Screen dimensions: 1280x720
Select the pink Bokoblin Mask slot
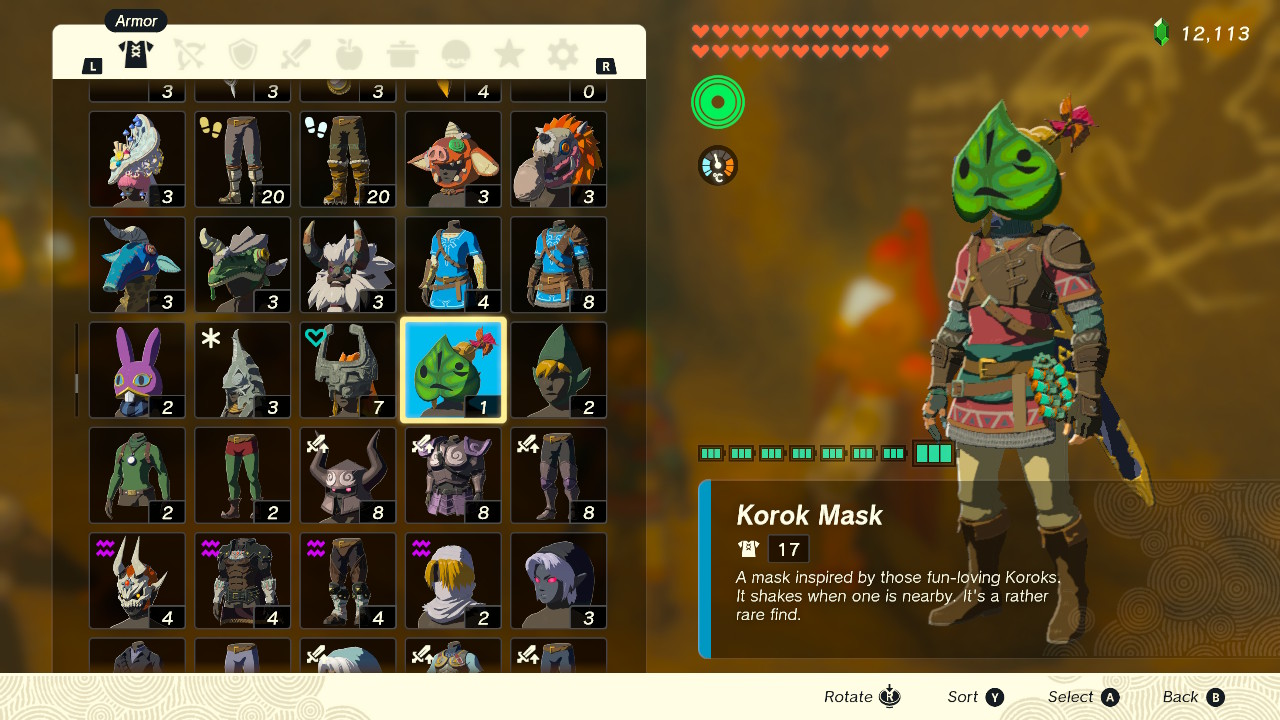(453, 159)
